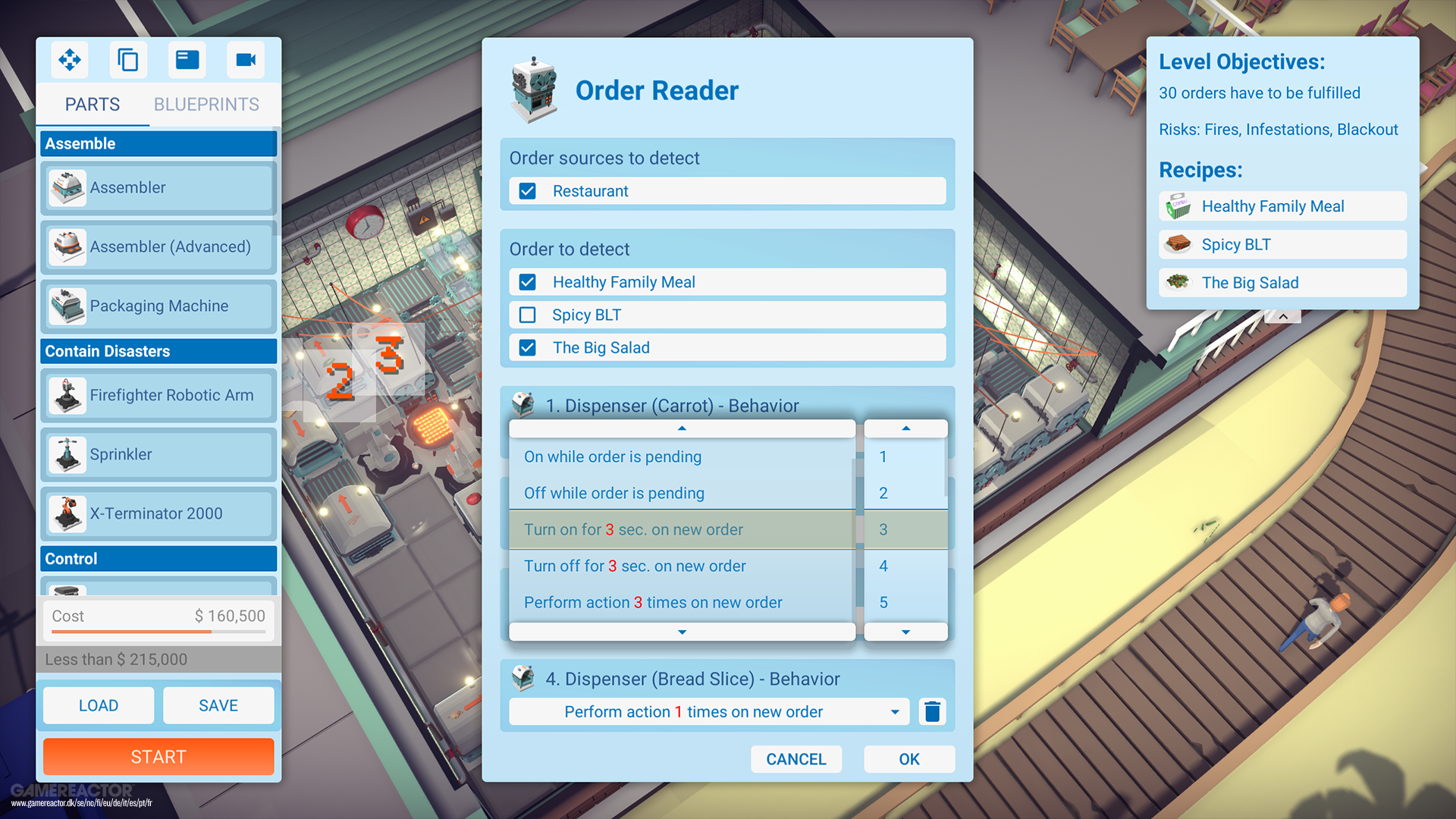Toggle The Big Salad checkbox
This screenshot has width=1456, height=819.
(x=528, y=347)
